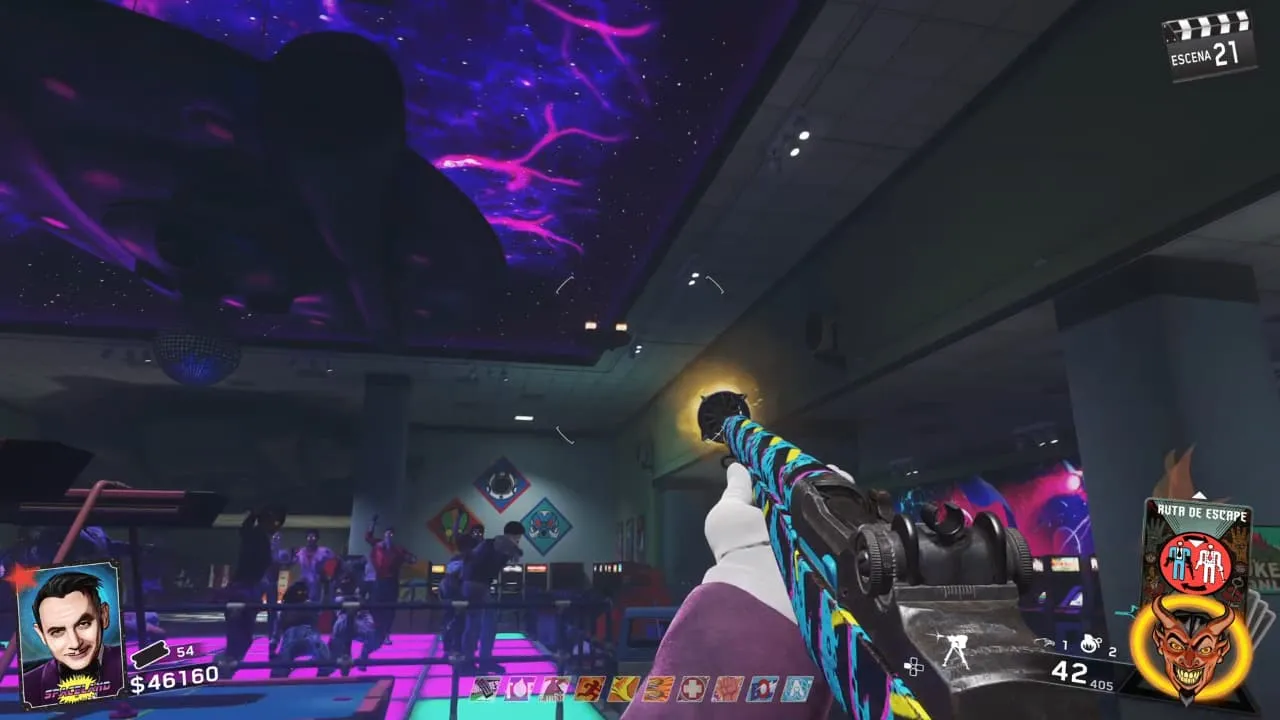Select the yellow hand perk icon
The image size is (1280, 720).
[x=623, y=688]
